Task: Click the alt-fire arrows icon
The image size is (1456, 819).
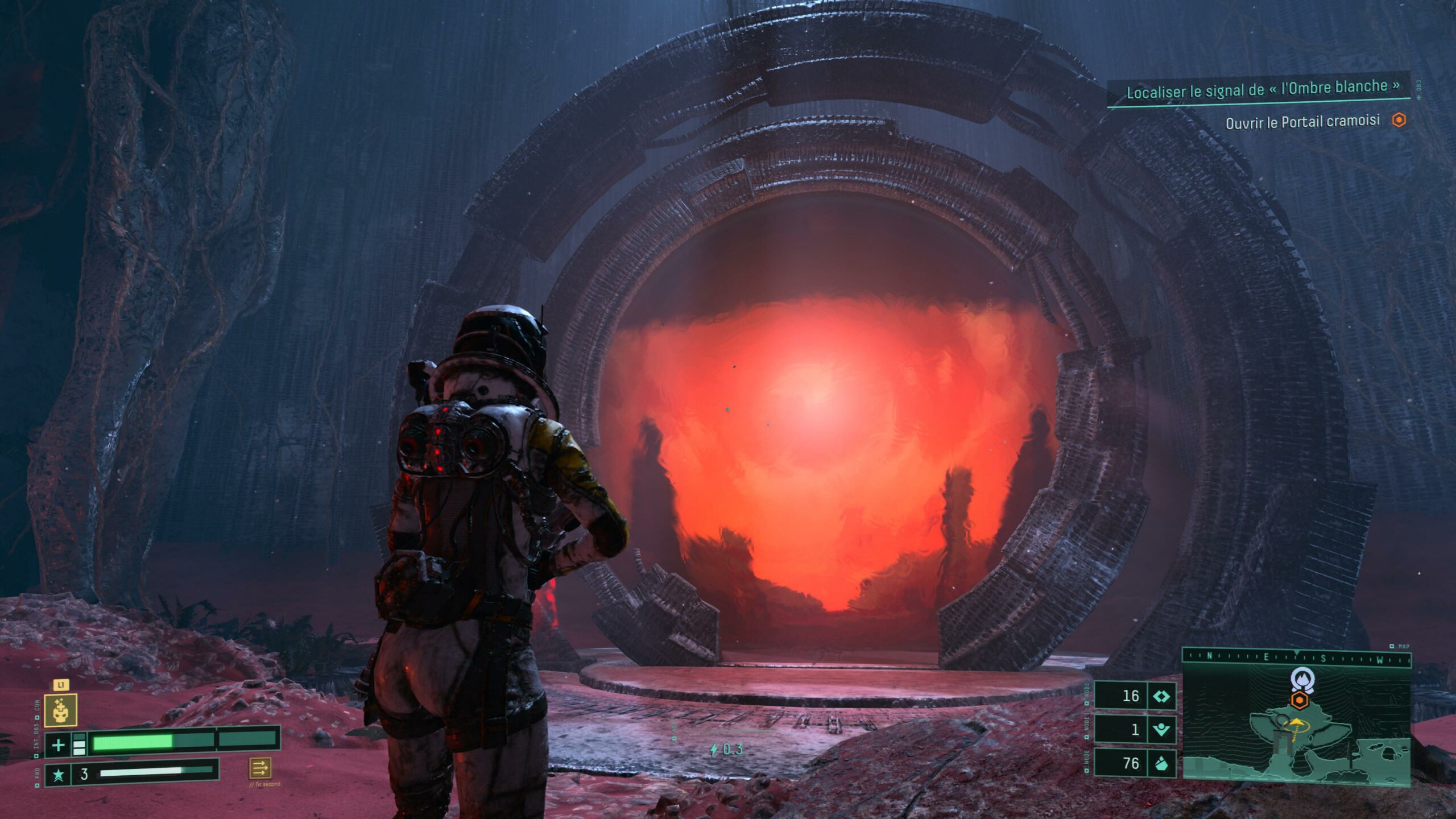Action: (260, 768)
